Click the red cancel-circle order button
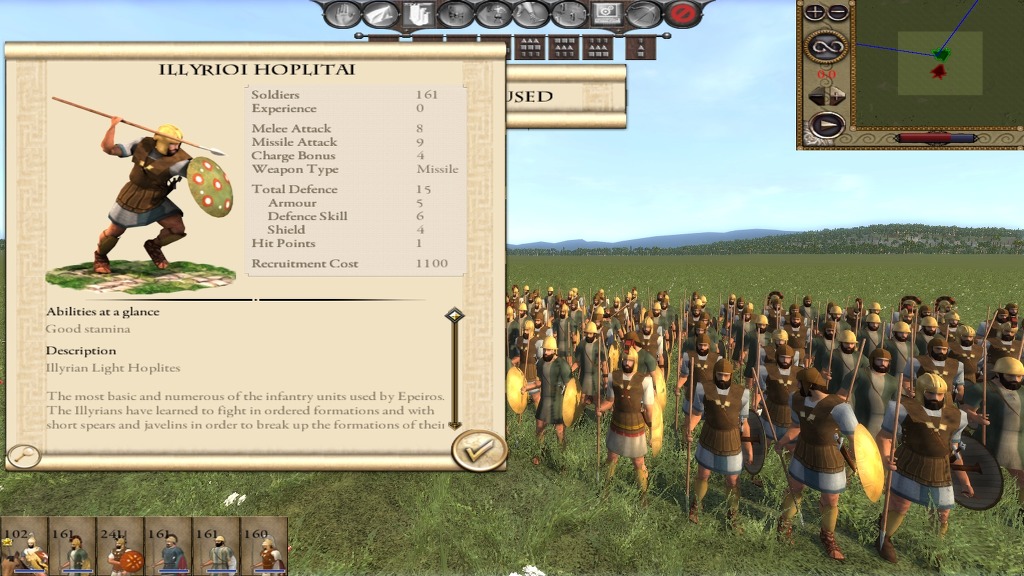1024x576 pixels. click(x=683, y=14)
